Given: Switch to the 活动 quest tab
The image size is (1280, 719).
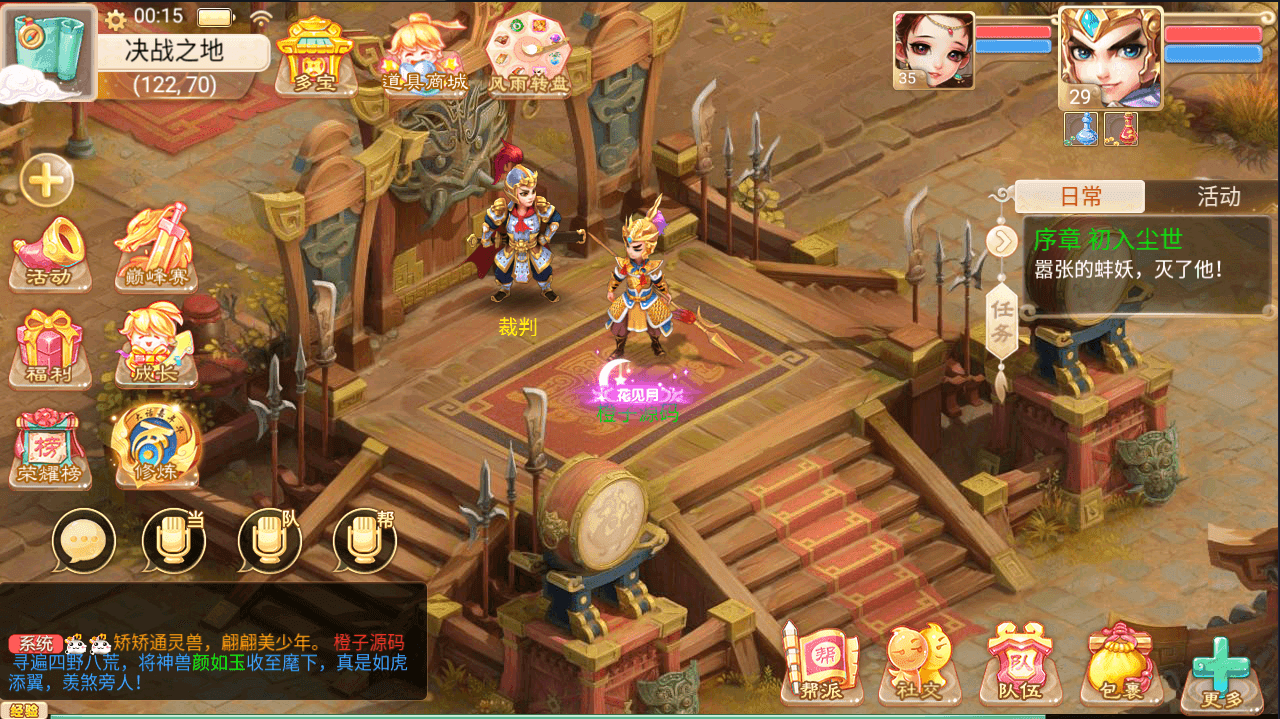Looking at the screenshot, I should point(1218,197).
